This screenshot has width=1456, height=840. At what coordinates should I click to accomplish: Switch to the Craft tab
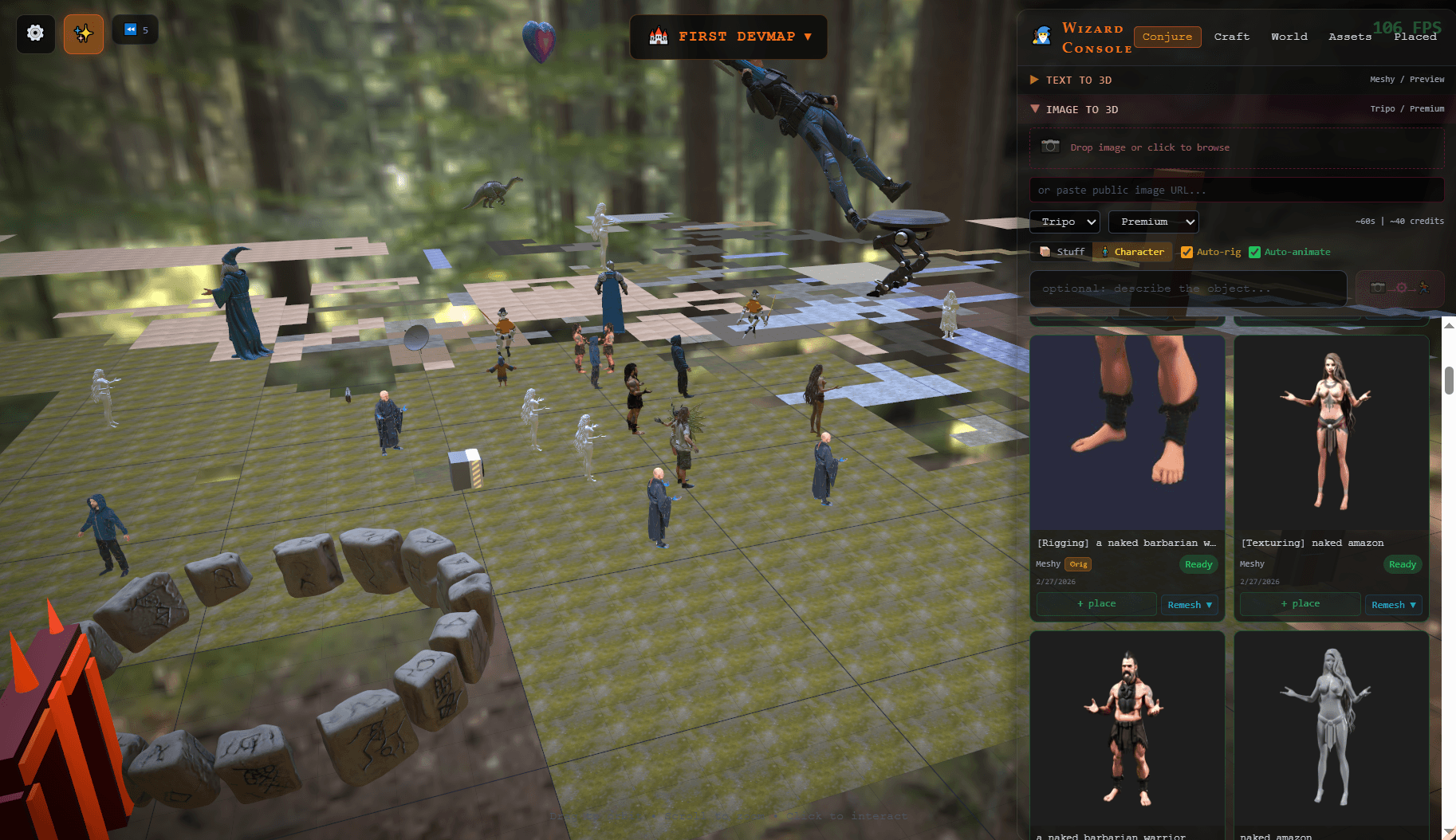pos(1231,37)
